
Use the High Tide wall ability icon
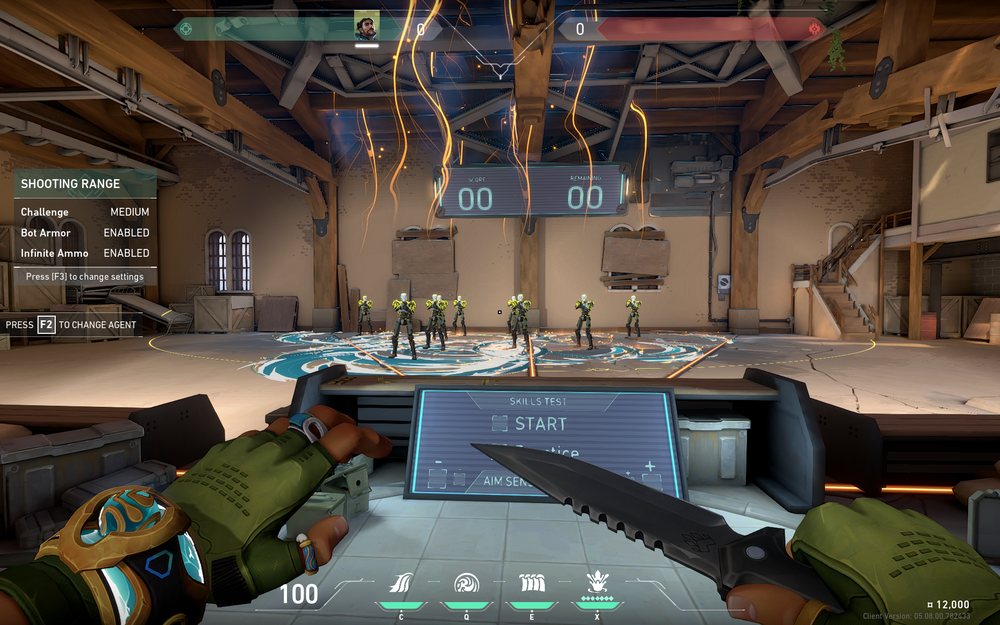coord(531,584)
